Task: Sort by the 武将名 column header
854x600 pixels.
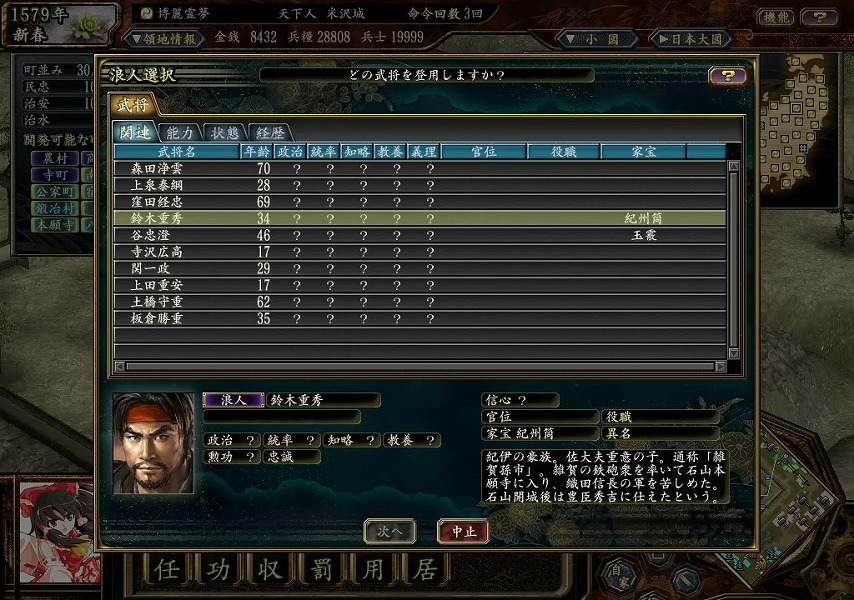Action: point(177,152)
